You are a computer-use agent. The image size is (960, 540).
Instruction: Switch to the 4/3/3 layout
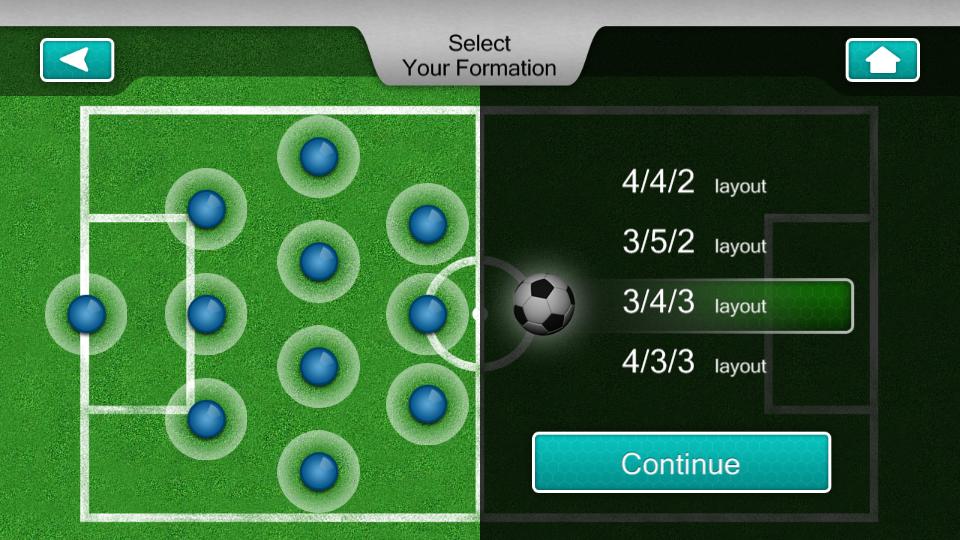[693, 364]
